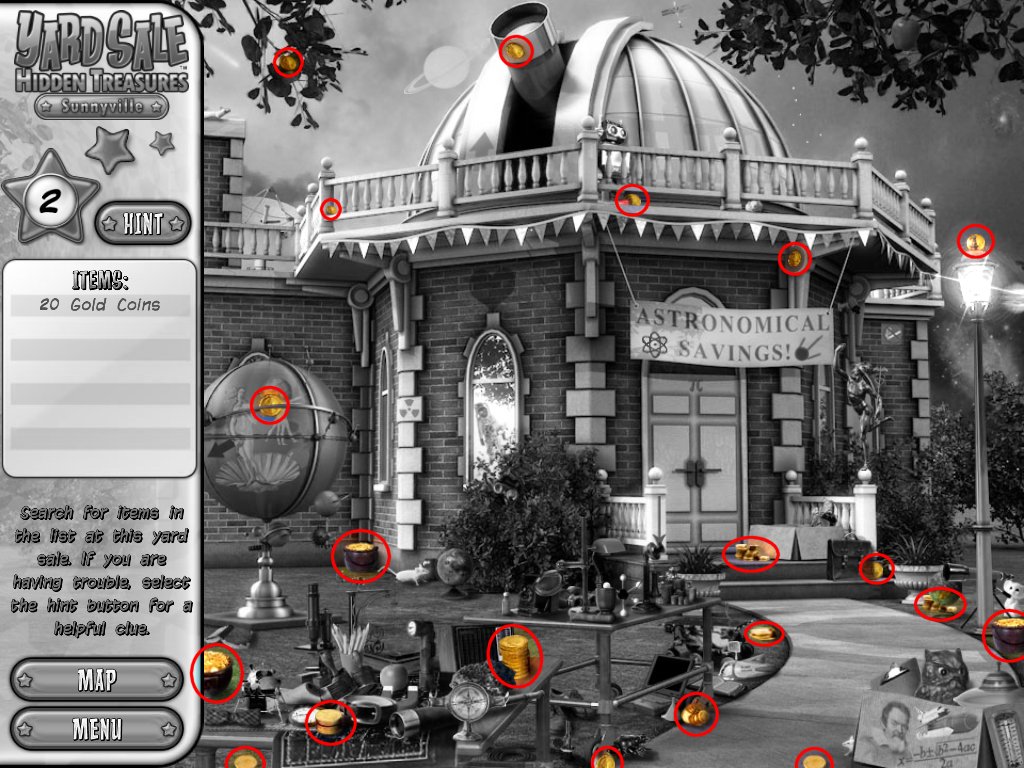Open the Map

(97, 680)
